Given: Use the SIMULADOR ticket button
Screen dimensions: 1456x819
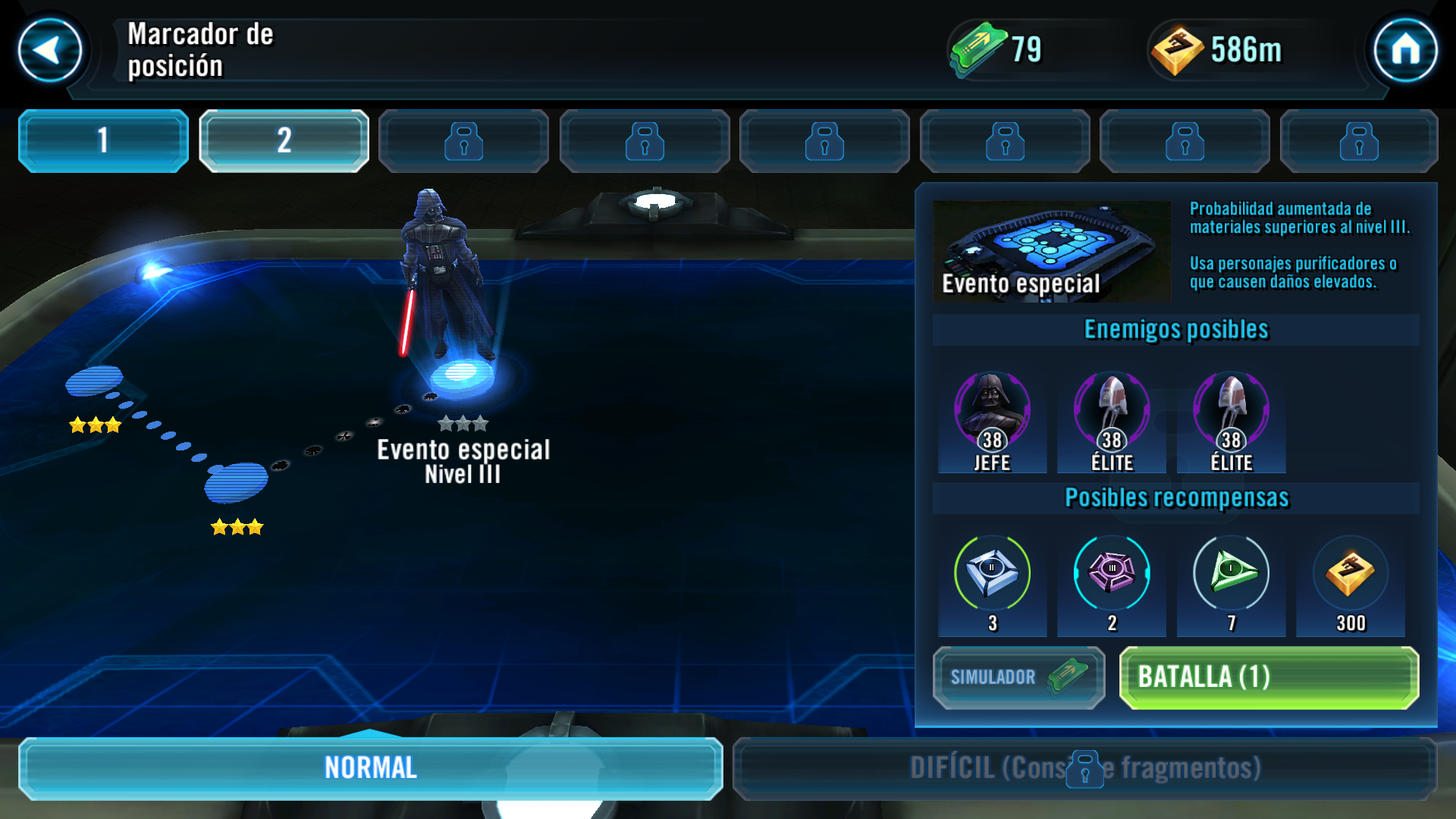Looking at the screenshot, I should [x=1018, y=677].
